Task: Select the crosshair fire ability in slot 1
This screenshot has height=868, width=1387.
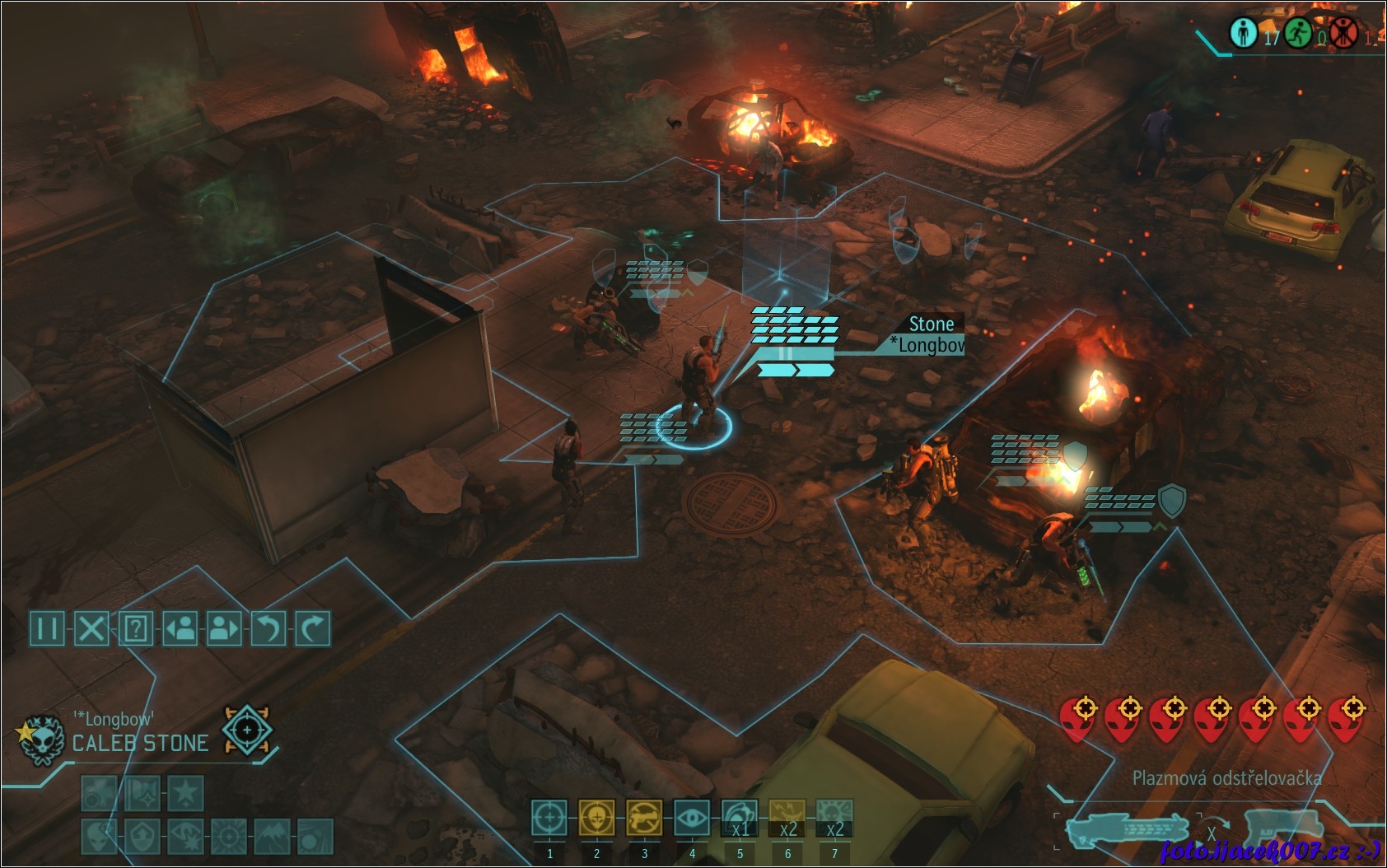Action: [x=549, y=819]
